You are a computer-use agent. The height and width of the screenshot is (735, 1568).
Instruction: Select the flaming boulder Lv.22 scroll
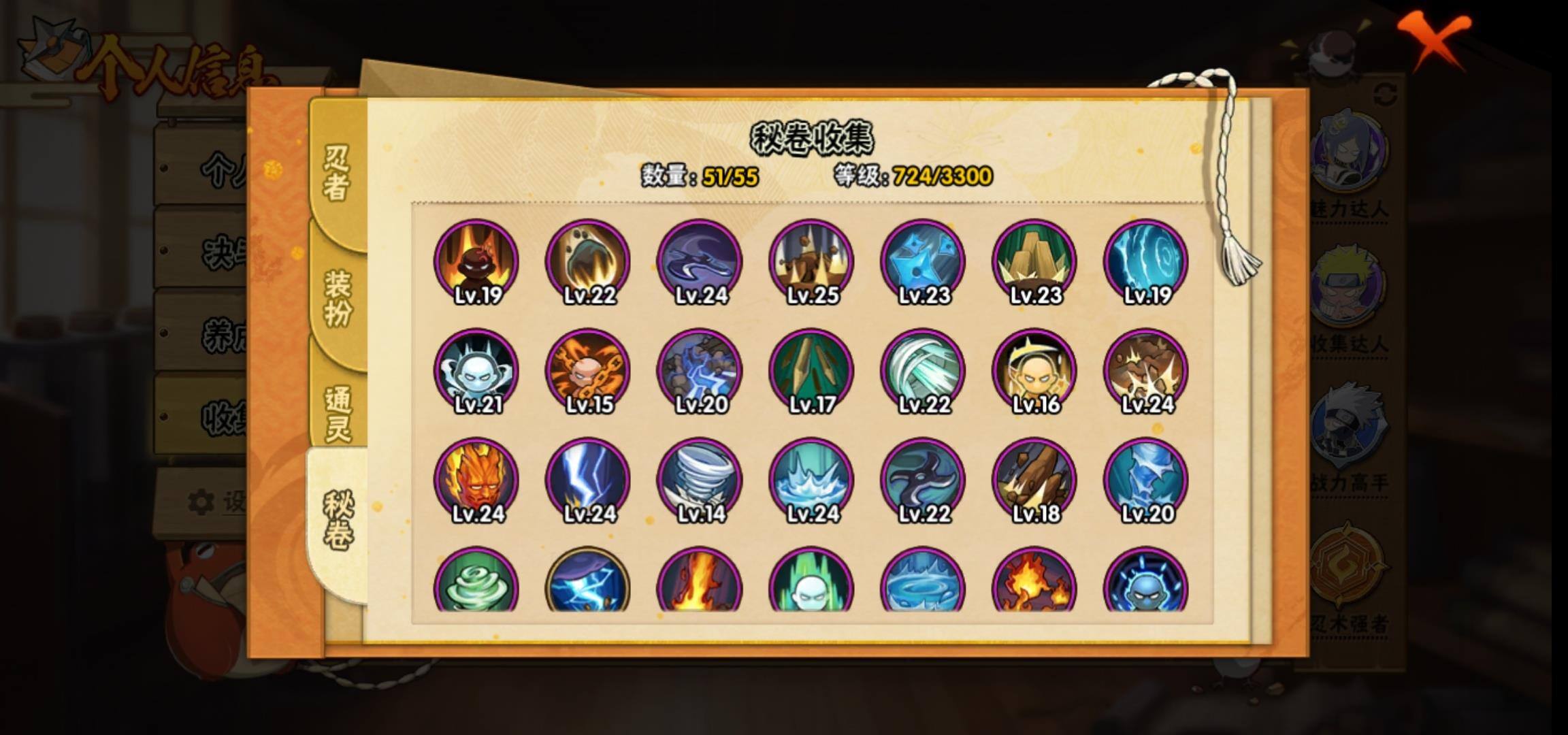588,261
